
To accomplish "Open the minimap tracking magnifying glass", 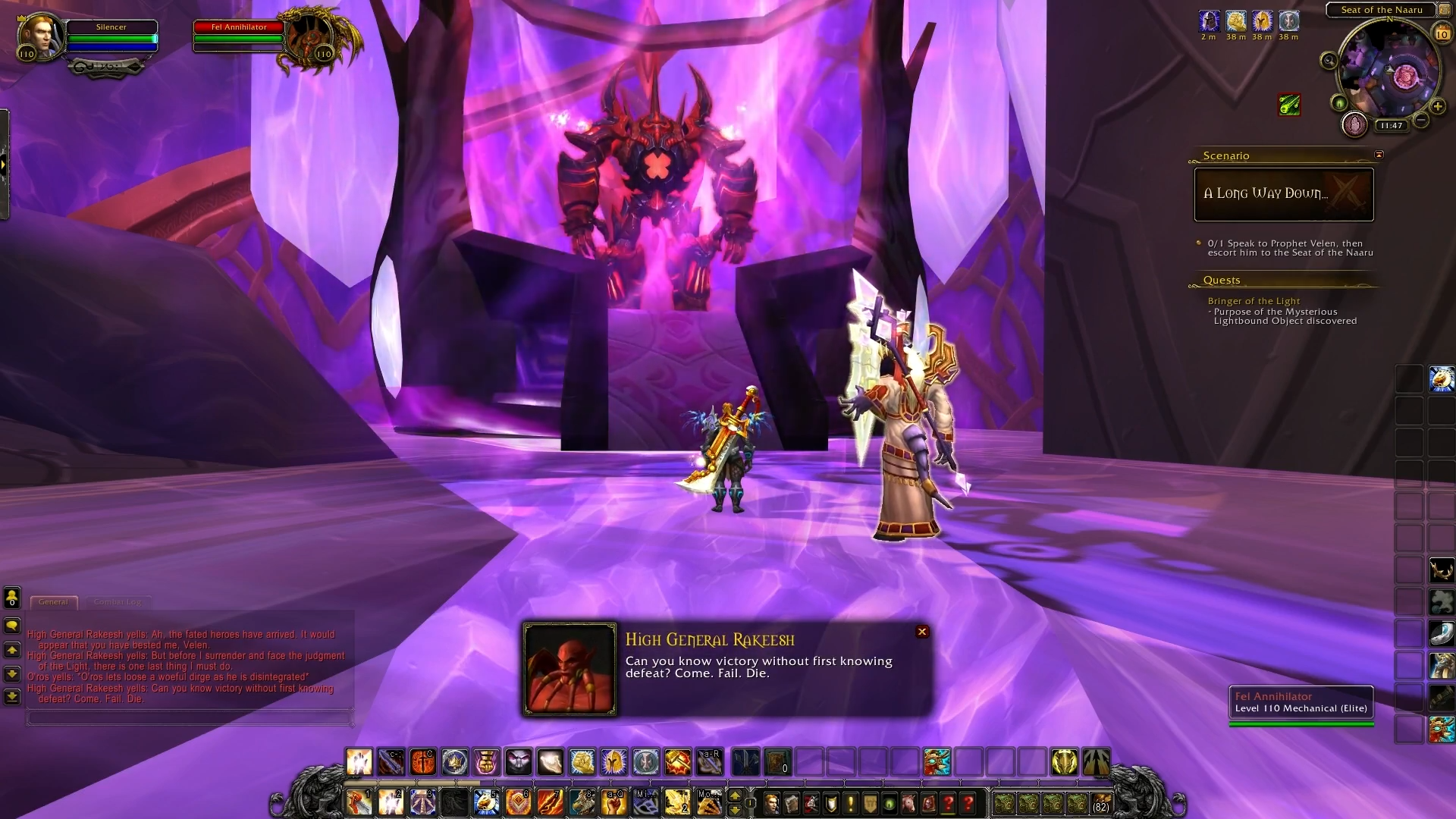I will 1329,61.
